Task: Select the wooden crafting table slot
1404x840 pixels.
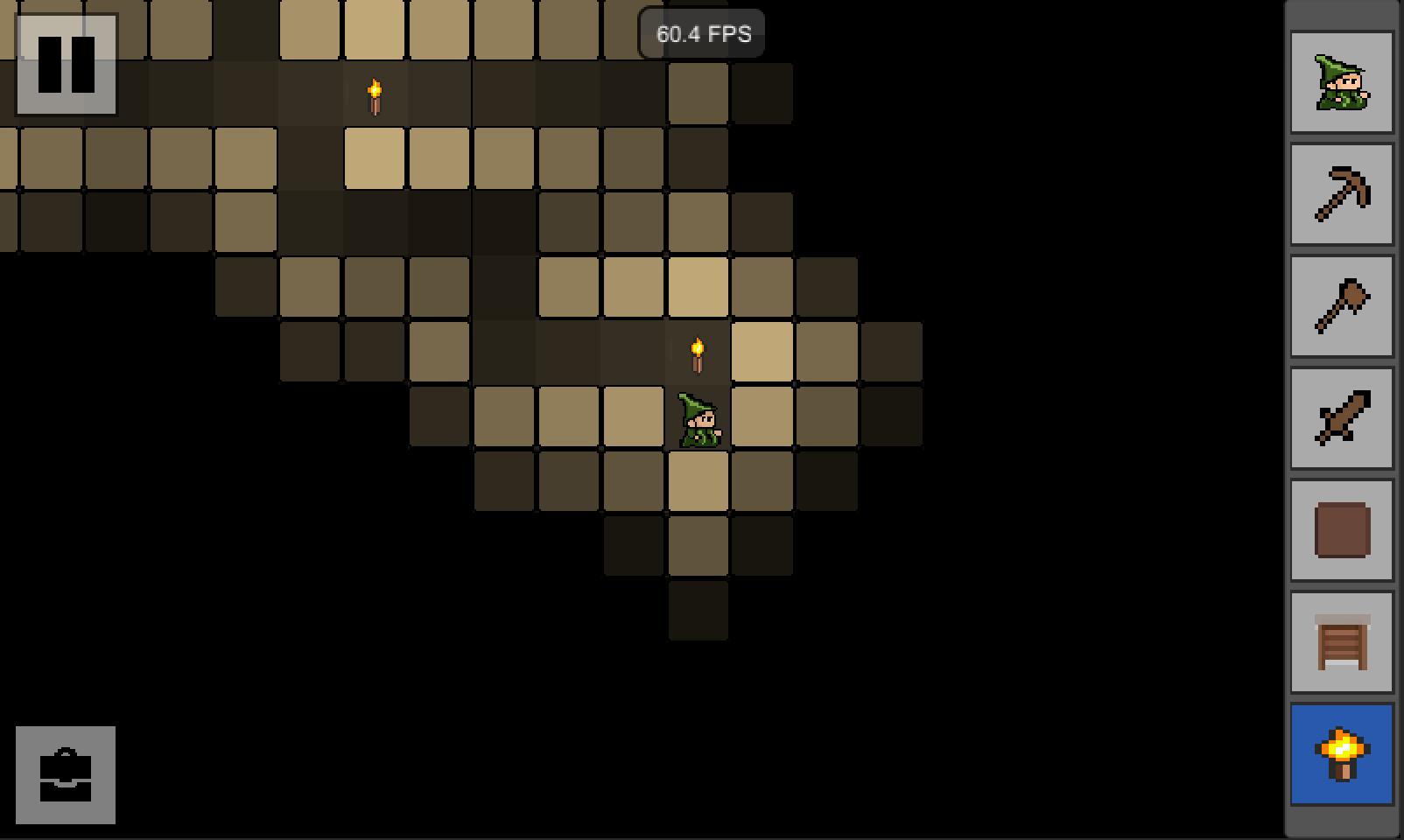Action: pyautogui.click(x=1342, y=642)
